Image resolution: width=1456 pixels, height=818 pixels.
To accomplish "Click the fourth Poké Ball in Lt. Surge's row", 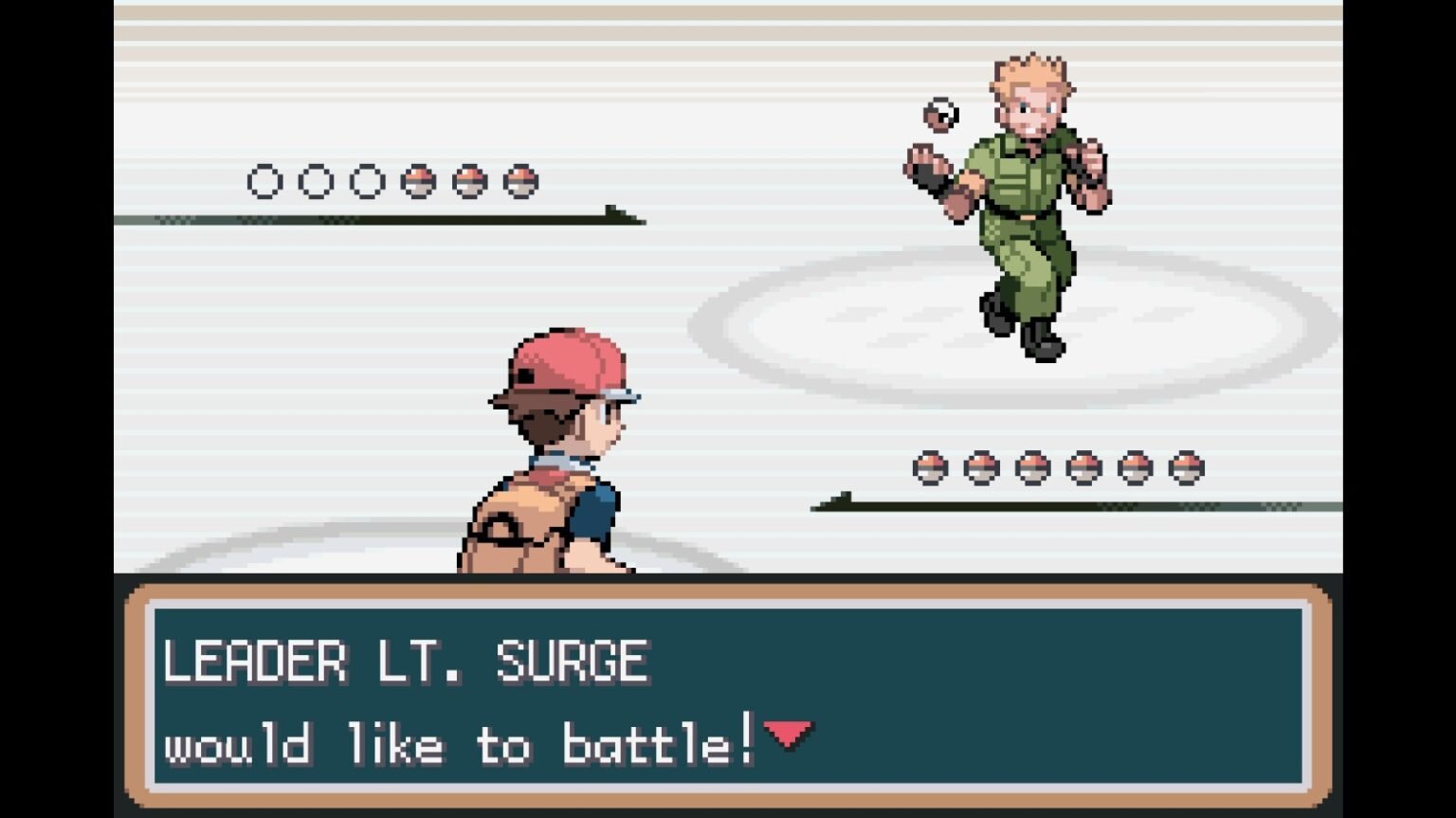I will point(1083,466).
